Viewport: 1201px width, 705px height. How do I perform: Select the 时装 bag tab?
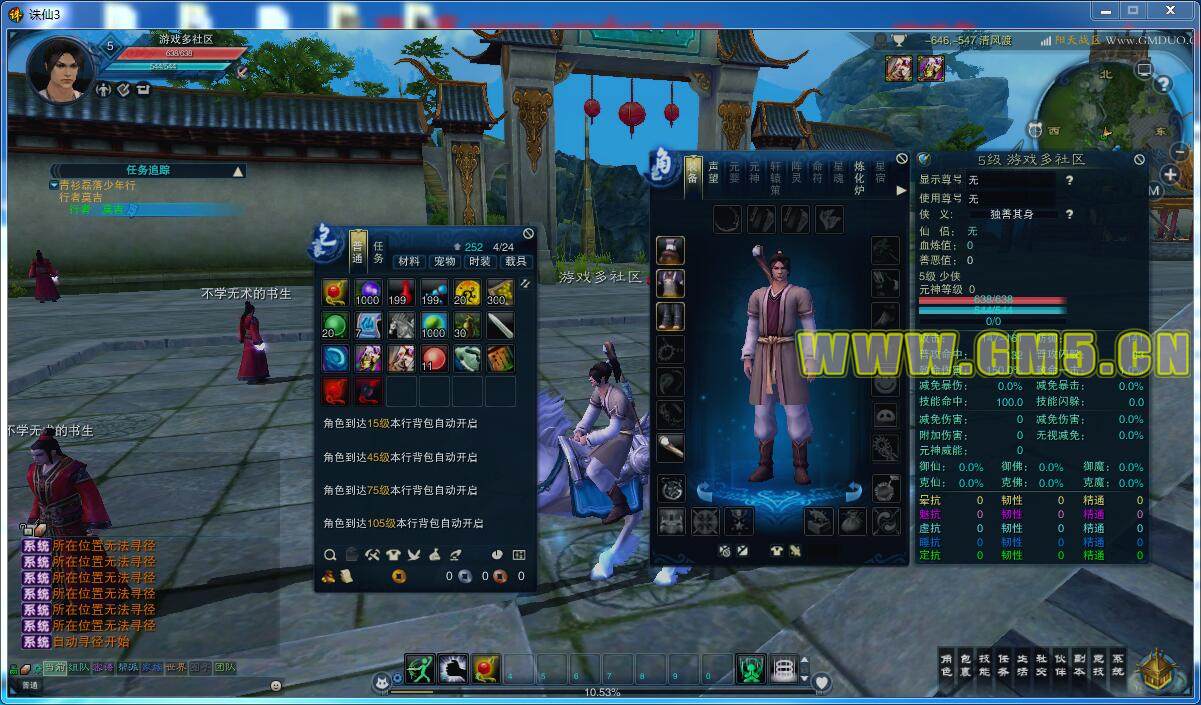click(480, 262)
